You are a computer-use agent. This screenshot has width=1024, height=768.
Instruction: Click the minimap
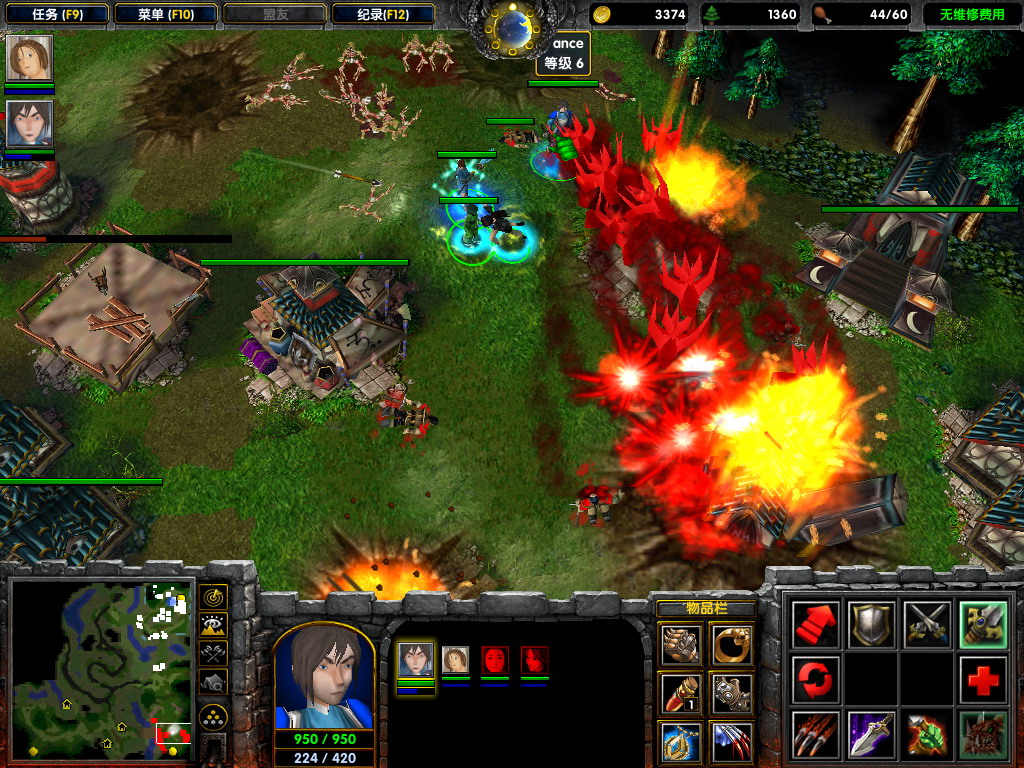tap(100, 668)
